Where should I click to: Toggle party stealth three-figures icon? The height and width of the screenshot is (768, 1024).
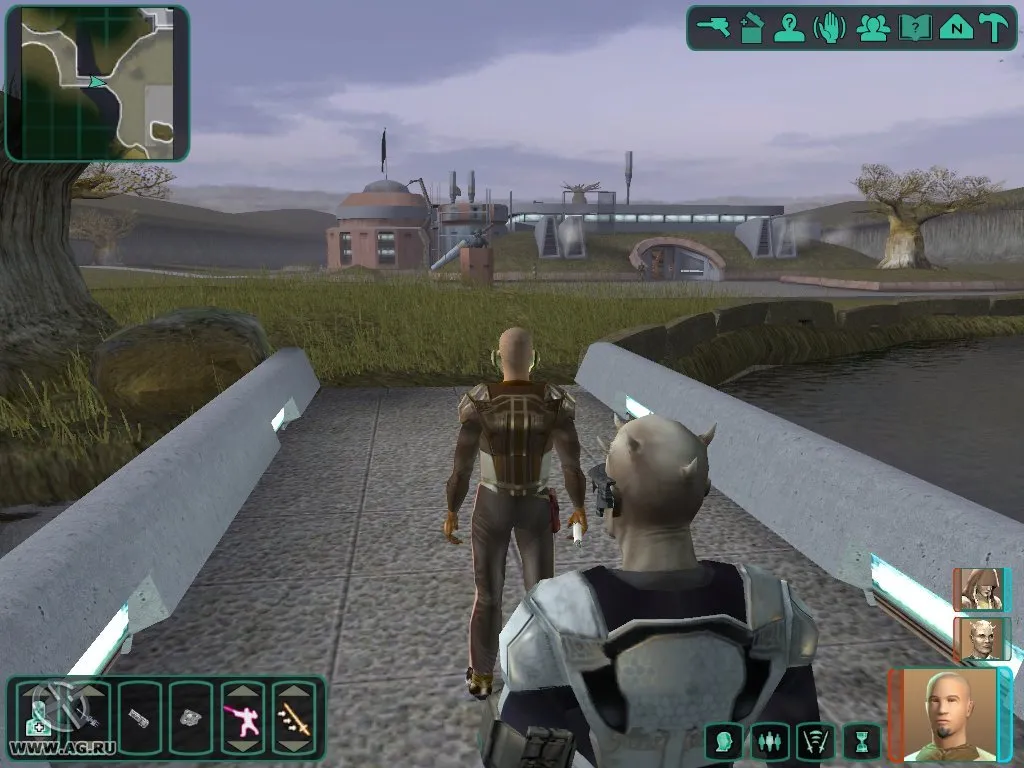770,741
